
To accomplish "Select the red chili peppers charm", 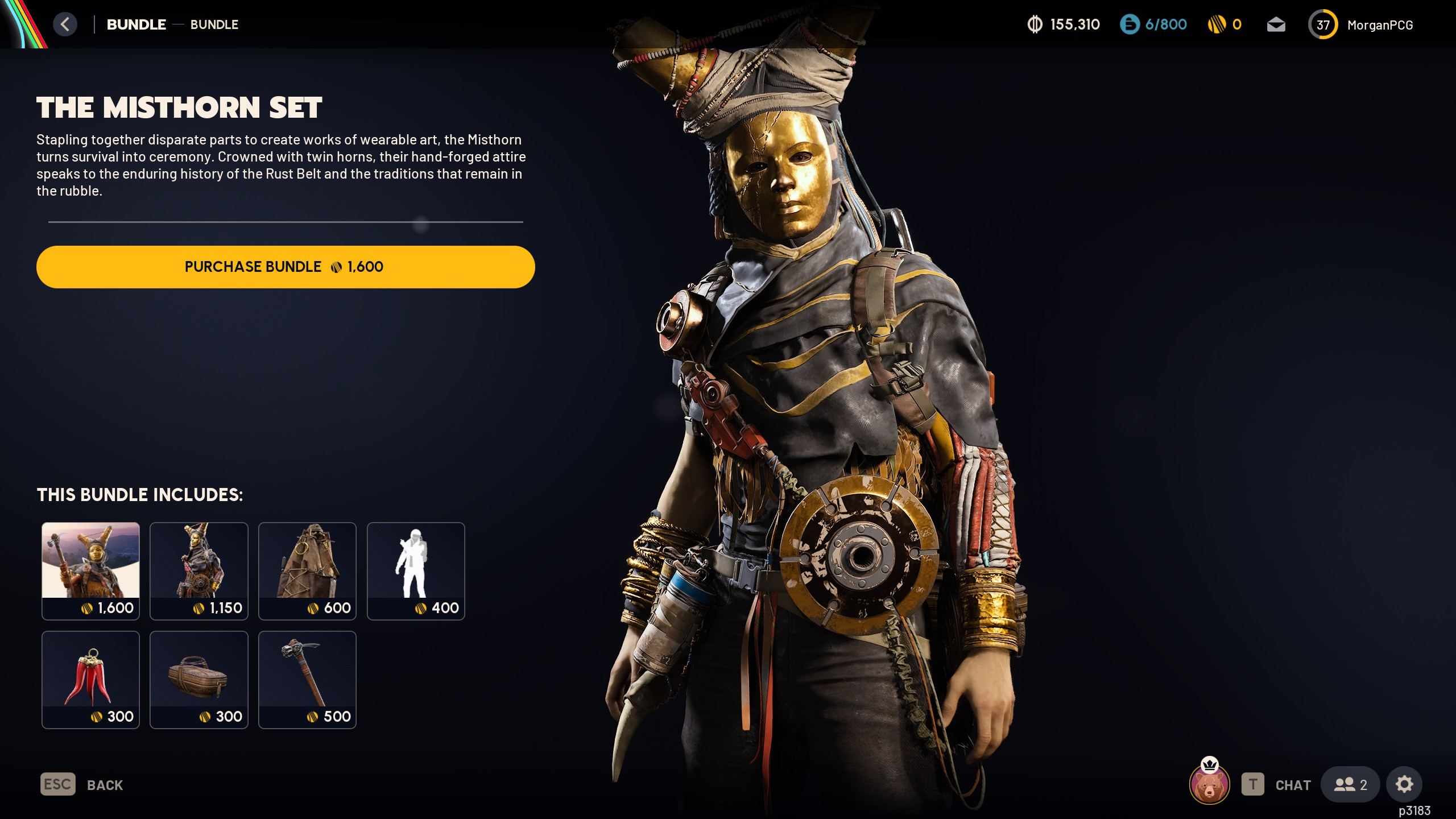I will tap(90, 679).
